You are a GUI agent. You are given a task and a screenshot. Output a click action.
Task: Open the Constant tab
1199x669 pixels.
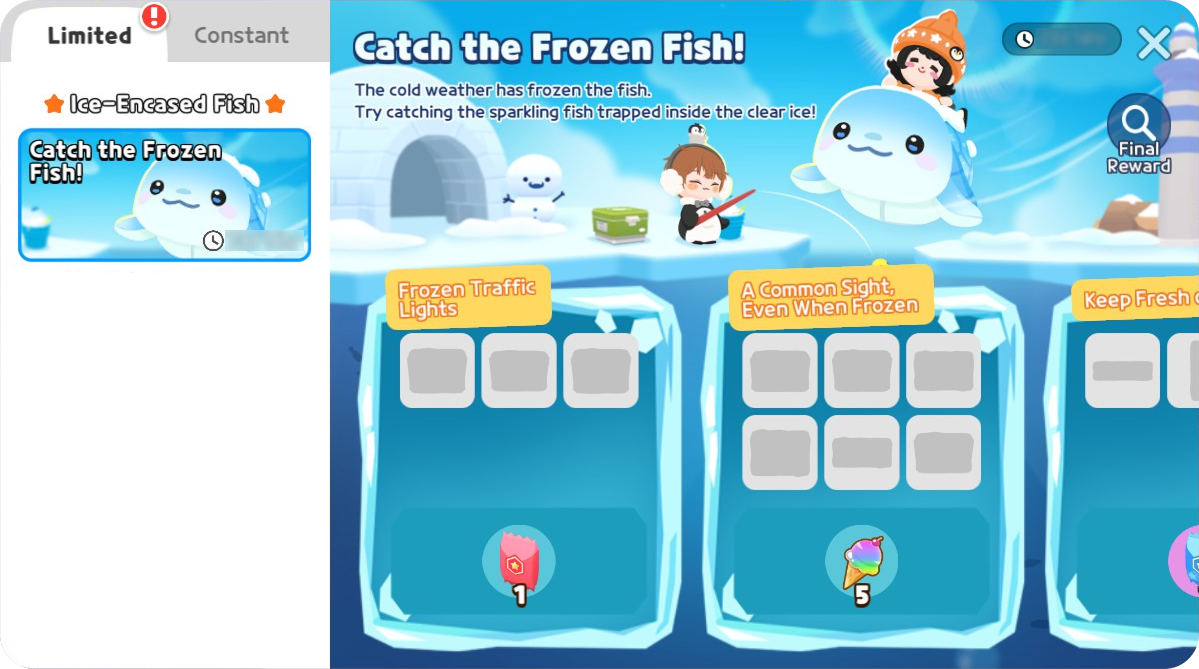point(241,36)
